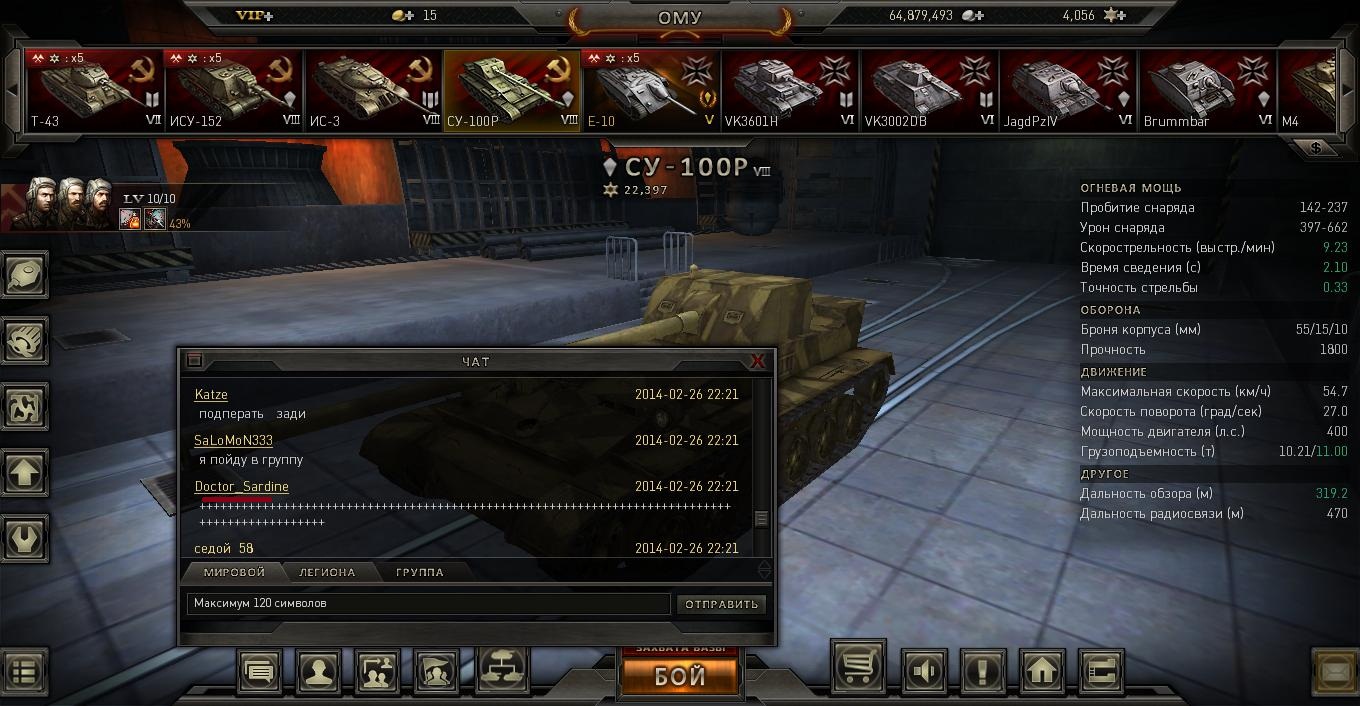Send the message with ОТПРАВИТЬ
This screenshot has width=1360, height=706.
tap(722, 604)
